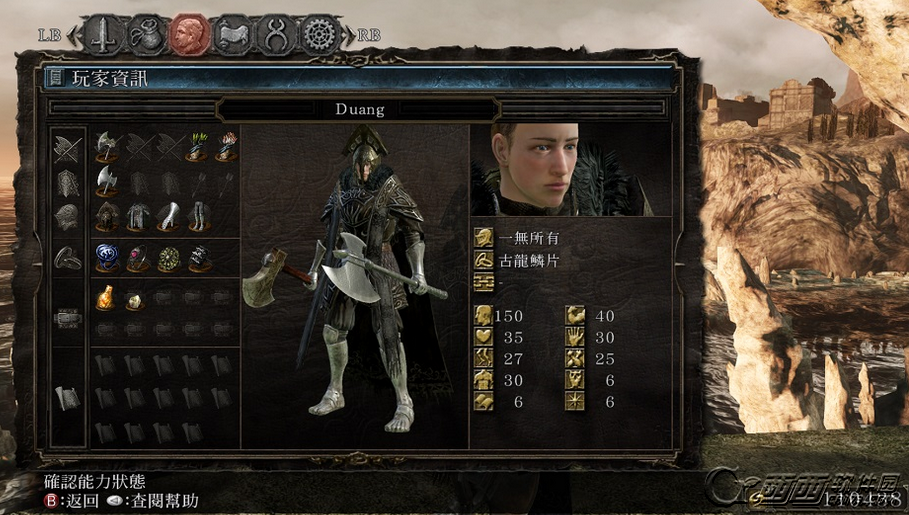Screen dimensions: 909x515
Task: Open the scroll message tab
Action: tap(232, 35)
